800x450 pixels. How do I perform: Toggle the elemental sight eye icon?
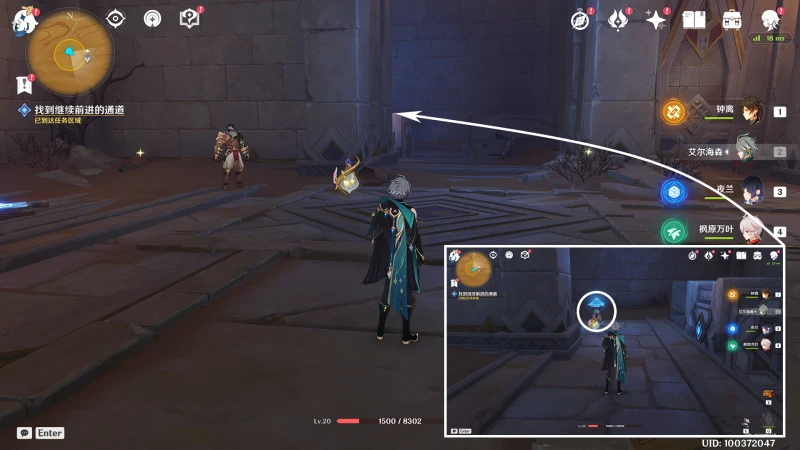coord(116,18)
